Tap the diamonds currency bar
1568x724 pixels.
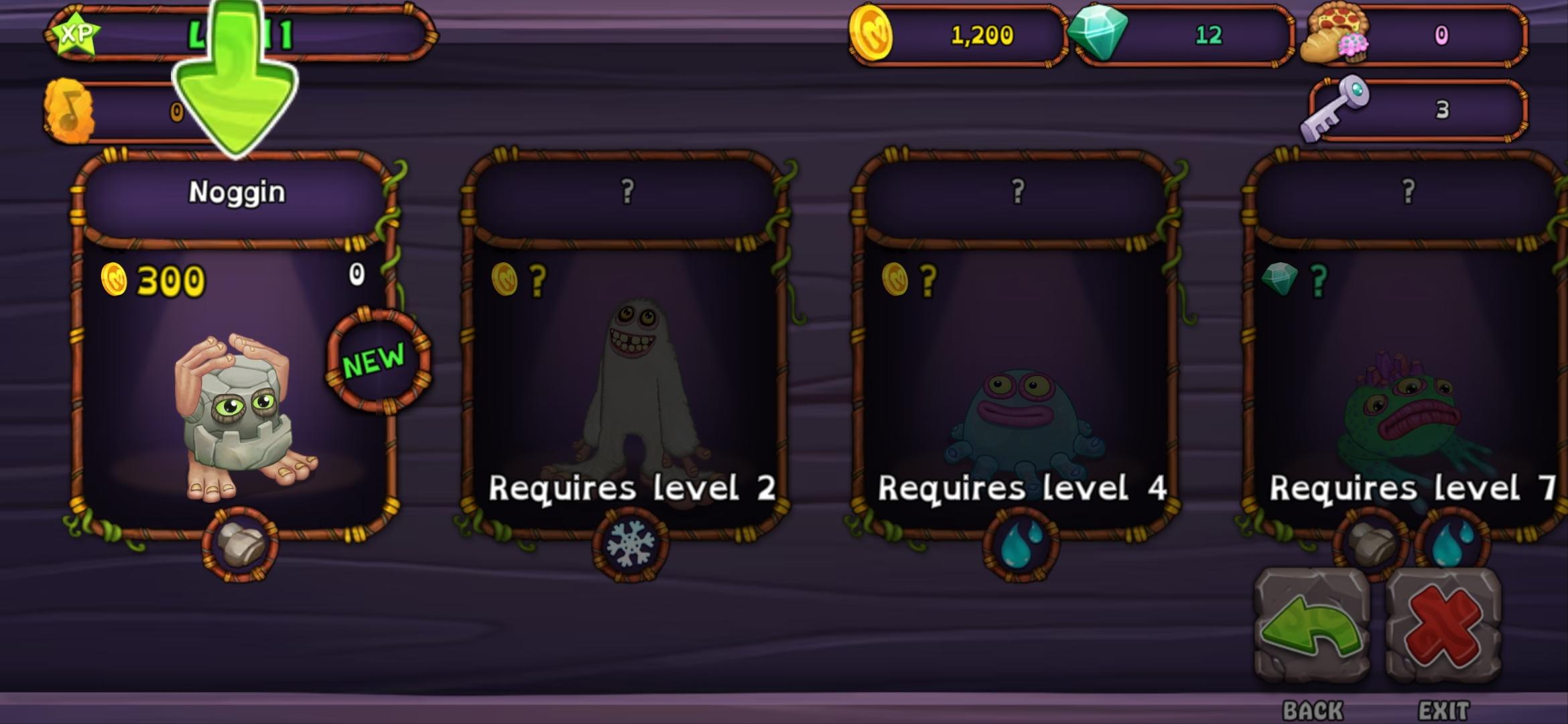pos(1183,35)
